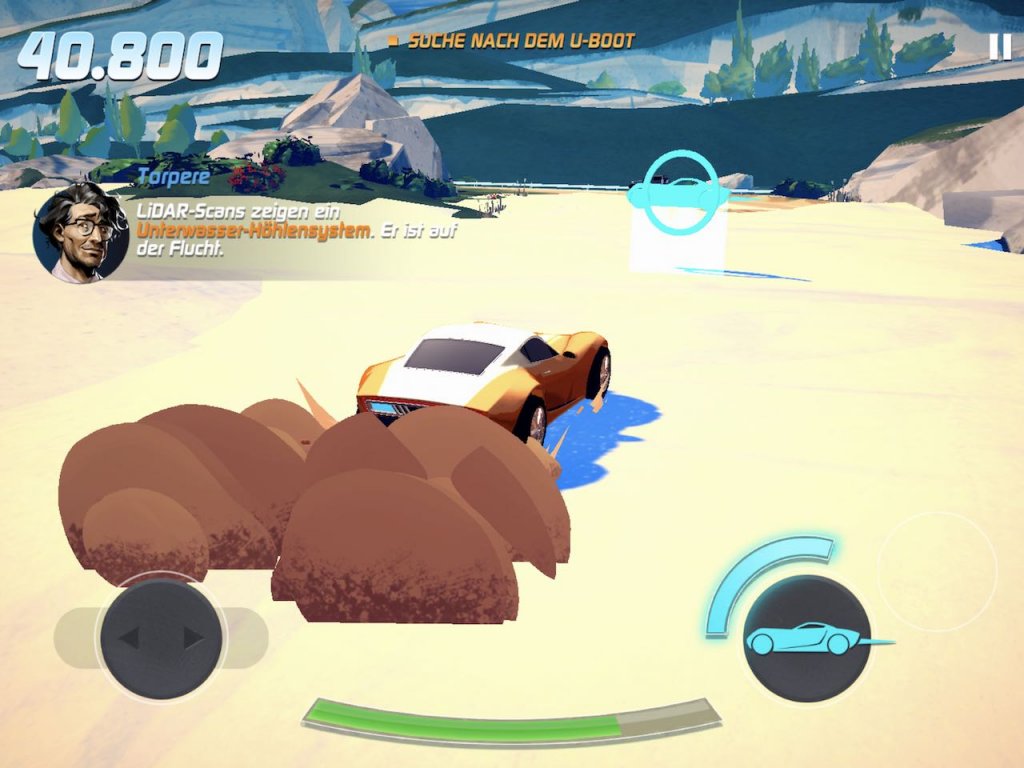Activate the car boost button

806,637
